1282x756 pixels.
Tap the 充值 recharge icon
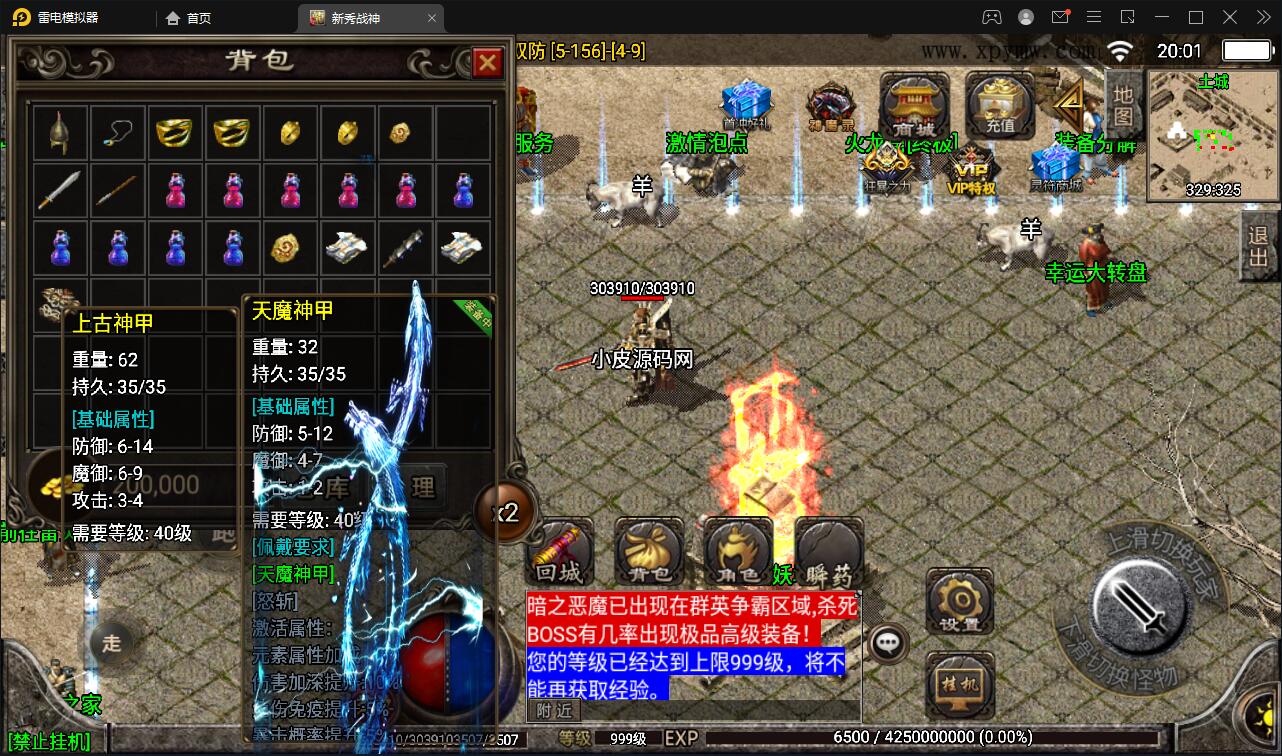coord(999,103)
